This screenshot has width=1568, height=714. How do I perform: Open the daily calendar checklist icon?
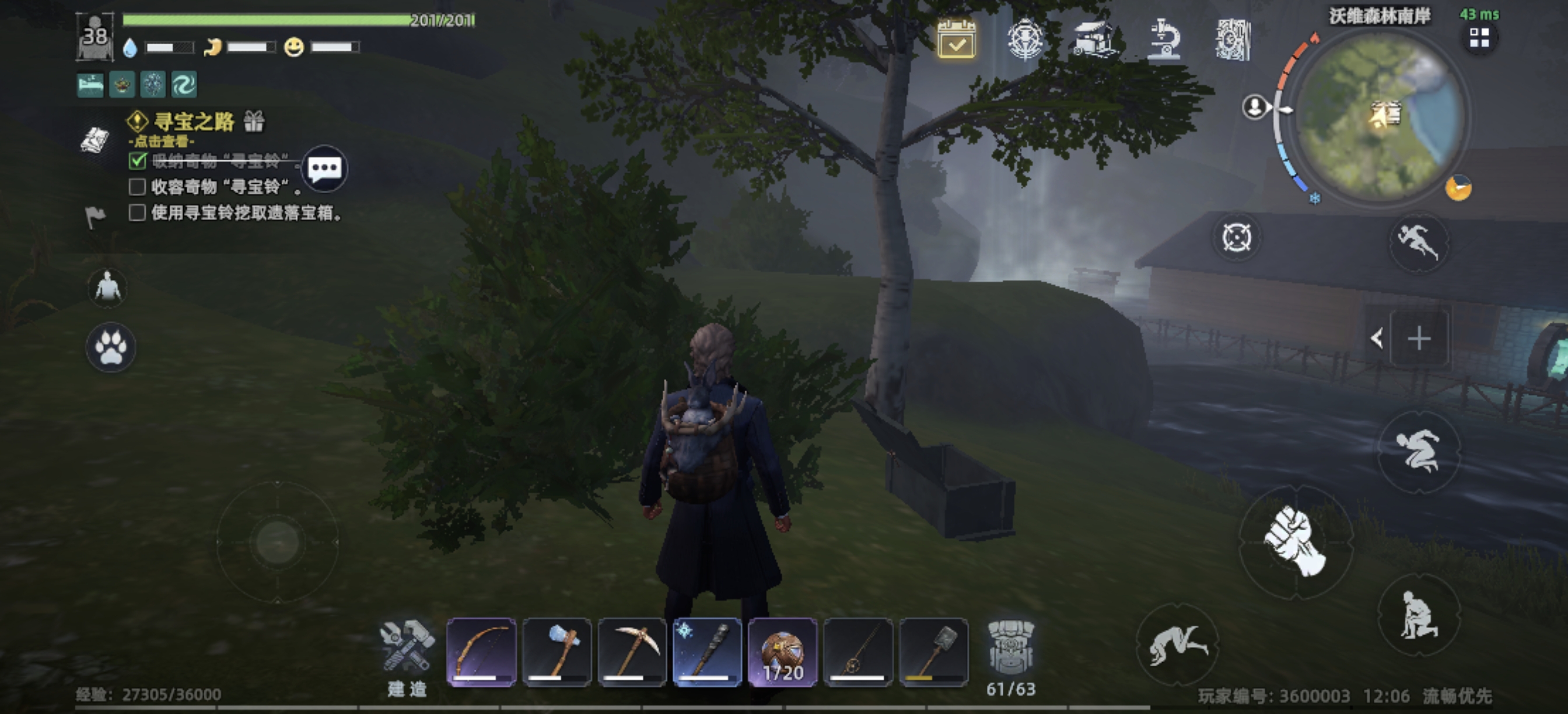956,40
